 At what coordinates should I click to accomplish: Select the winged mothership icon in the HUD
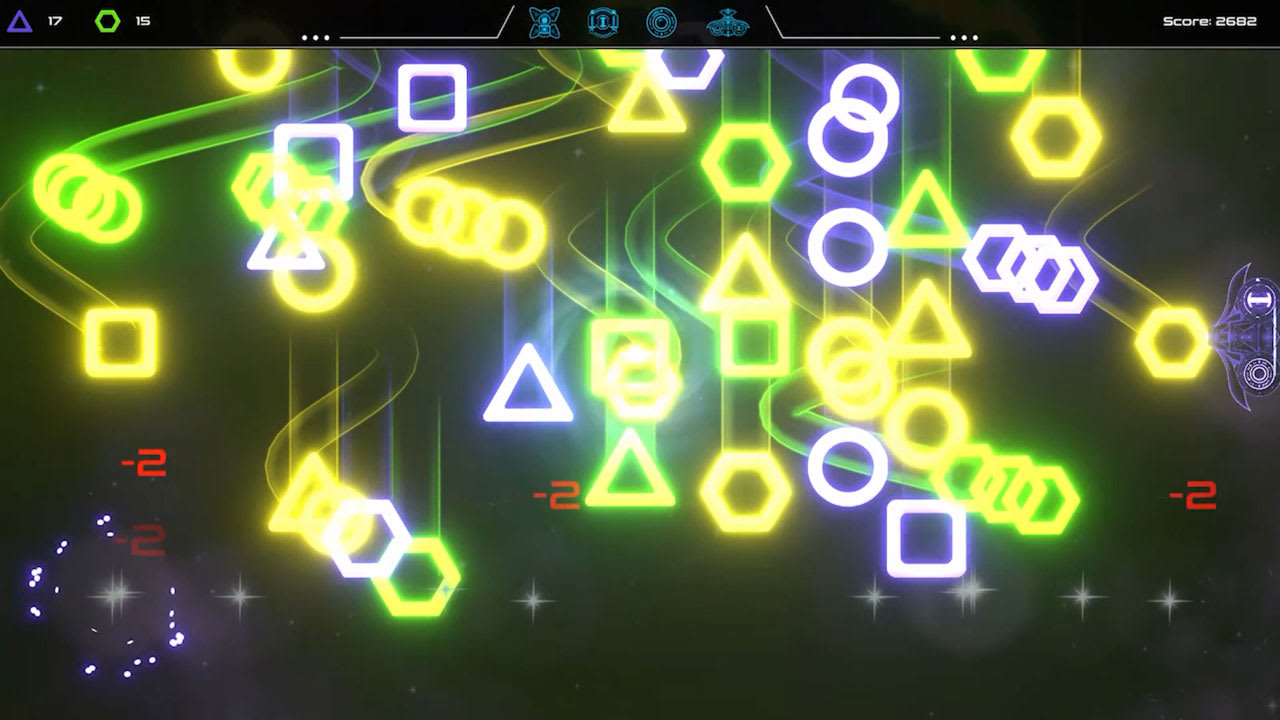coord(726,22)
